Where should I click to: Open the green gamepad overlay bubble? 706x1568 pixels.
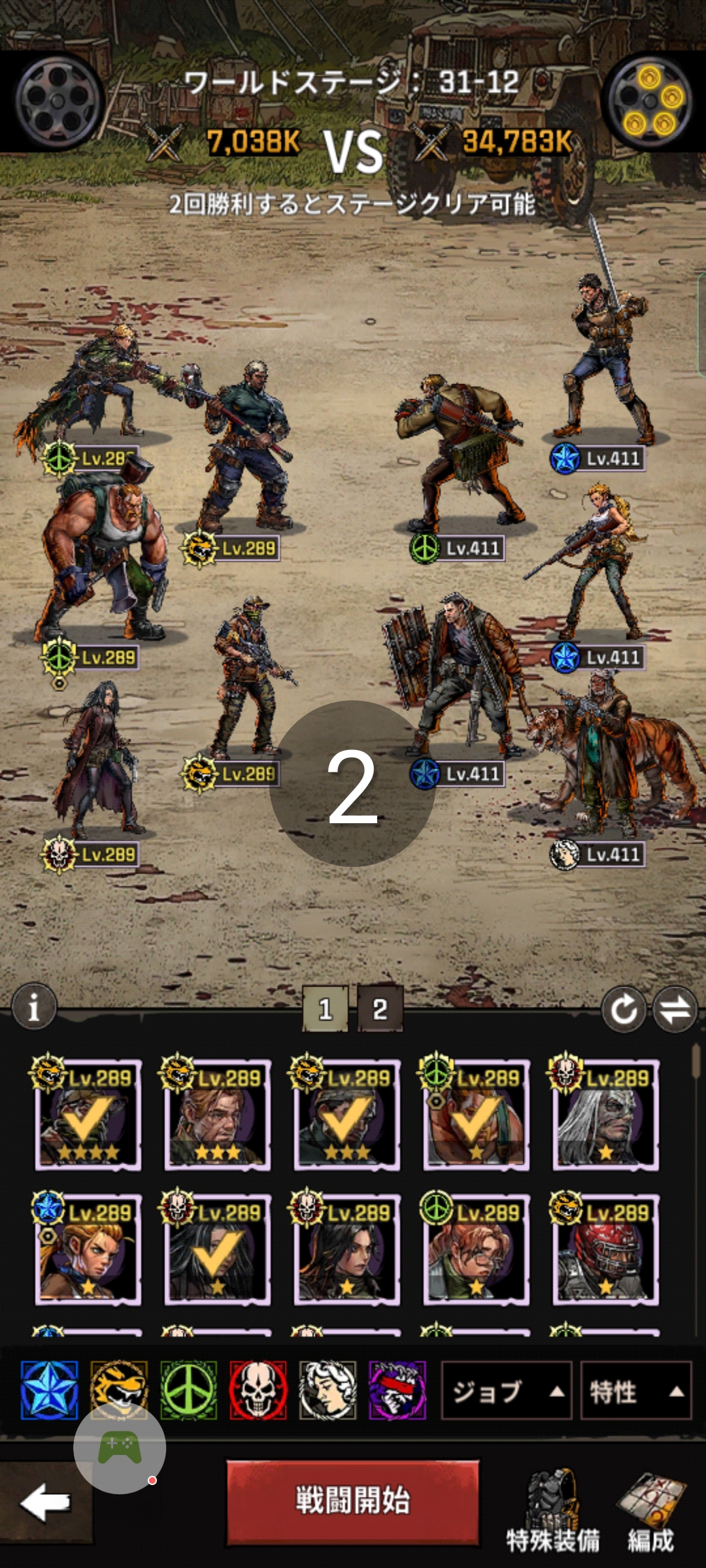(120, 1448)
